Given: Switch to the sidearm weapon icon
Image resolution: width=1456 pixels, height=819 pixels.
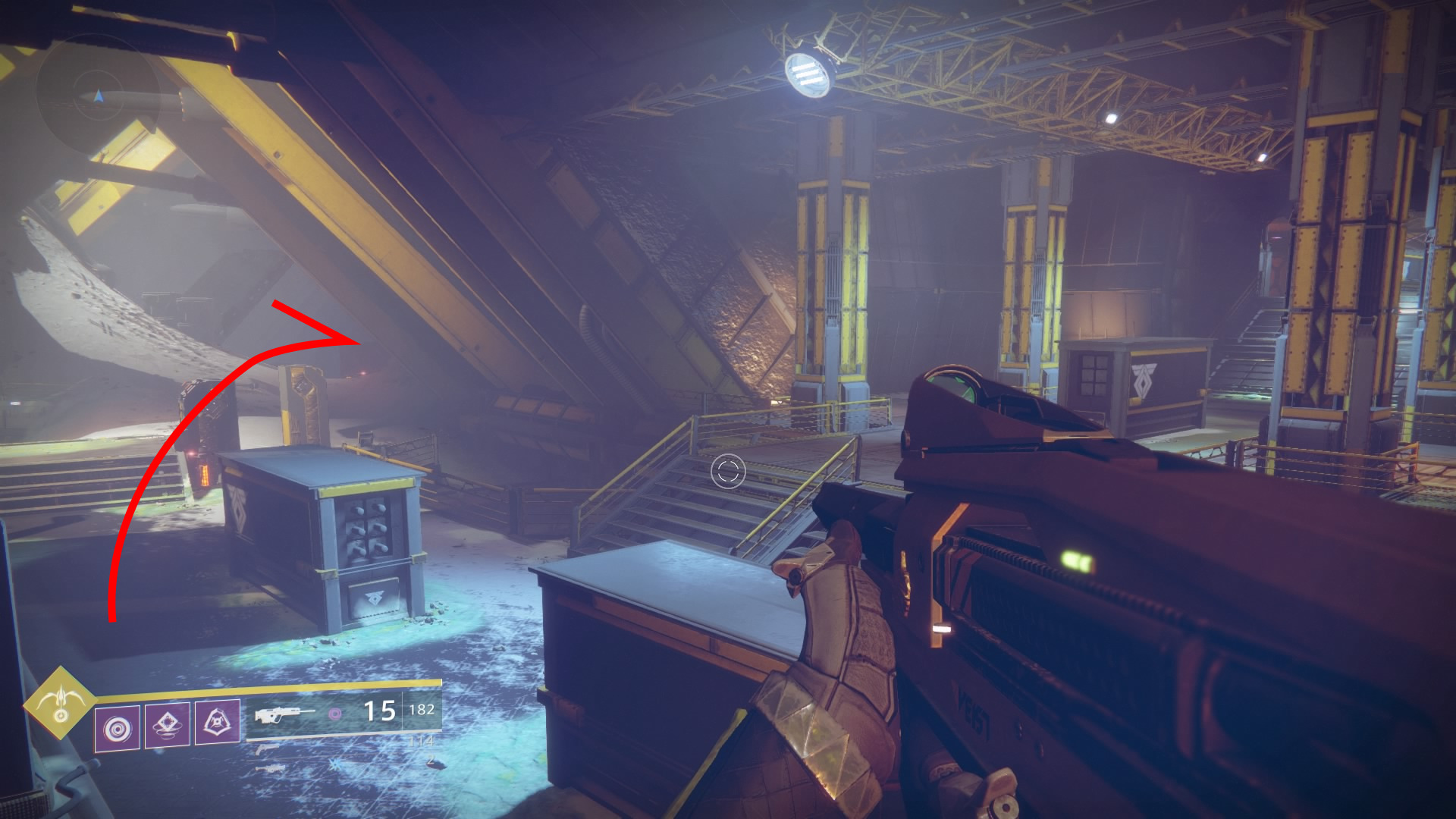Looking at the screenshot, I should pyautogui.click(x=265, y=748).
